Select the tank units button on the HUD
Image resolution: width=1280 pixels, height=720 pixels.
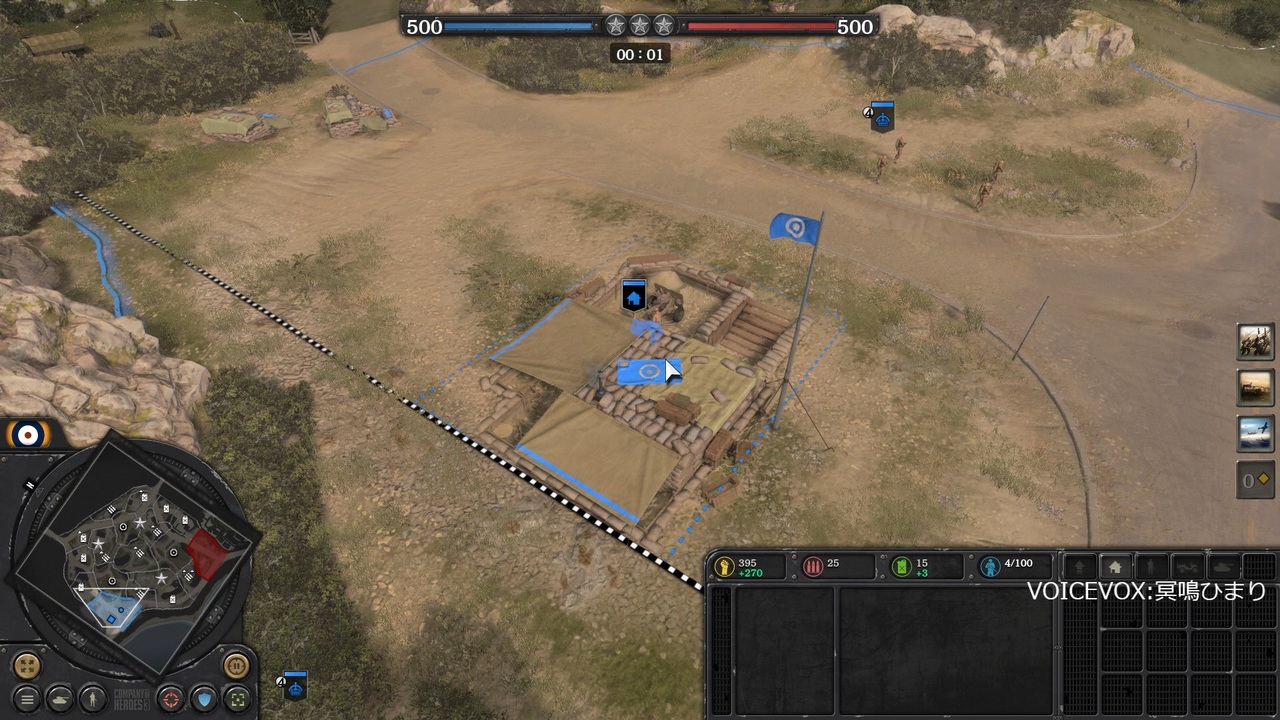tap(60, 700)
